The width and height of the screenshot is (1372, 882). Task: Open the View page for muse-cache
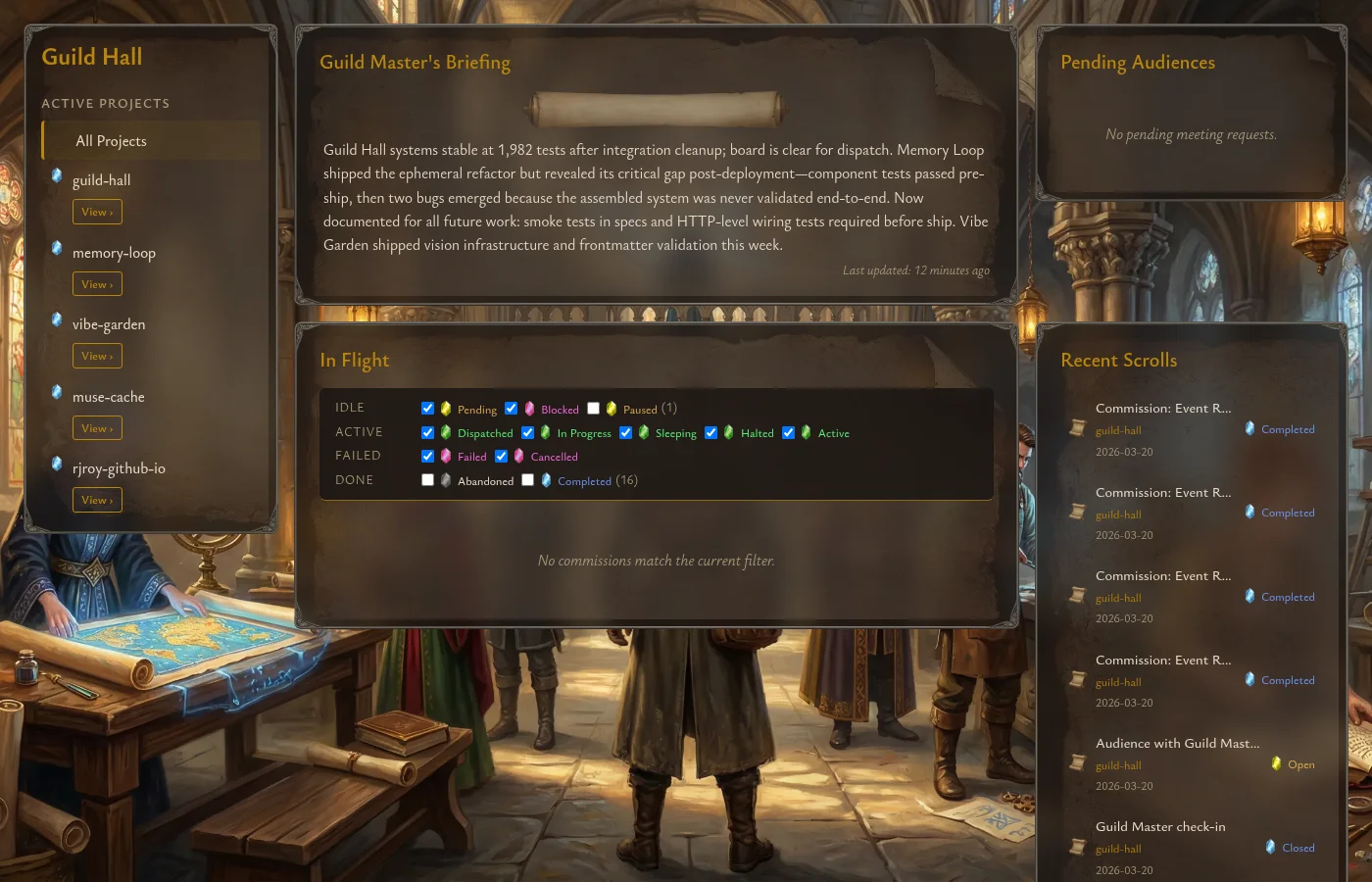pos(97,428)
